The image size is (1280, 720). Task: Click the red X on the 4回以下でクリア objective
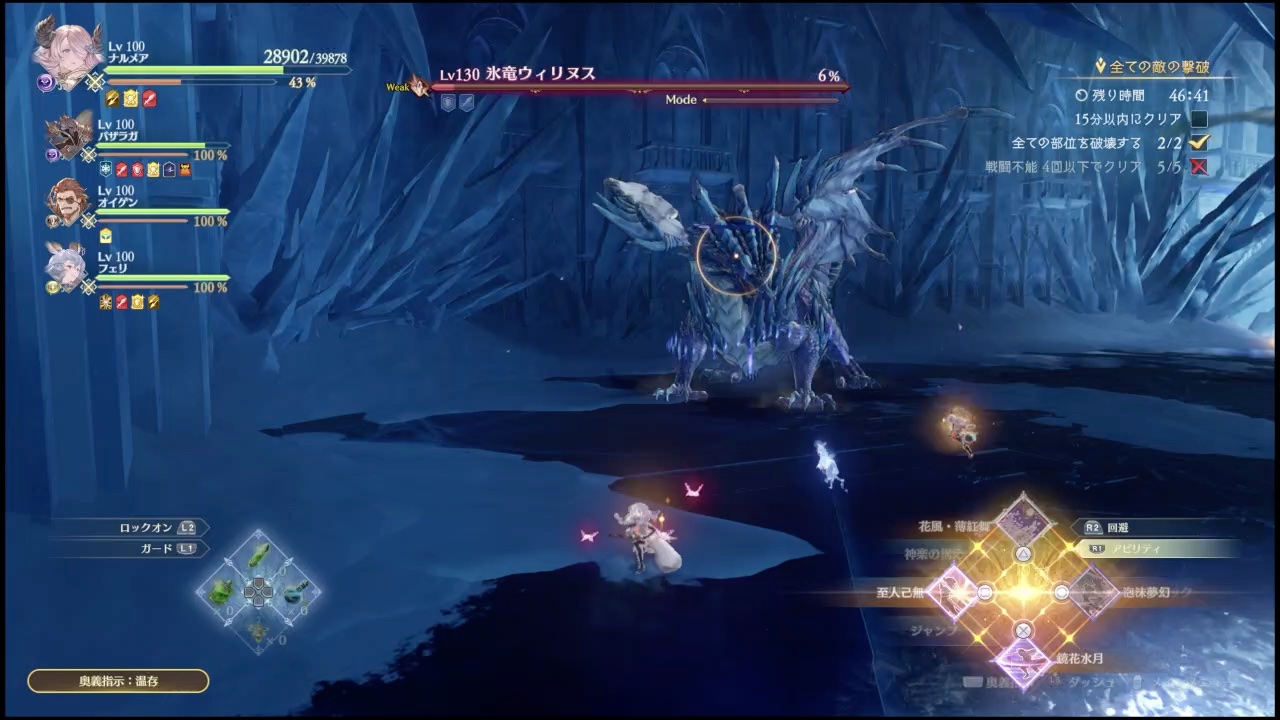click(1199, 167)
